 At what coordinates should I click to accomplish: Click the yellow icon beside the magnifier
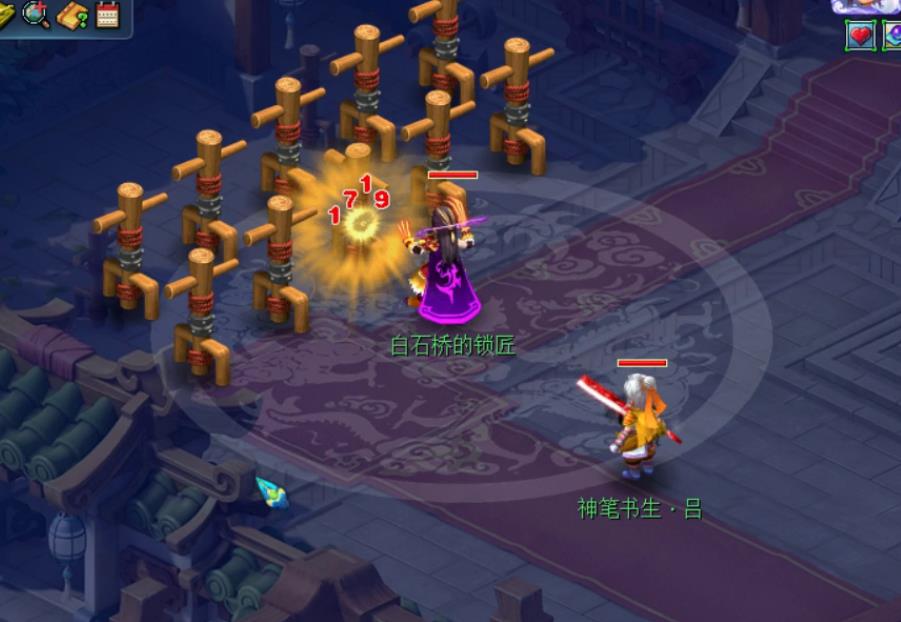pyautogui.click(x=6, y=14)
